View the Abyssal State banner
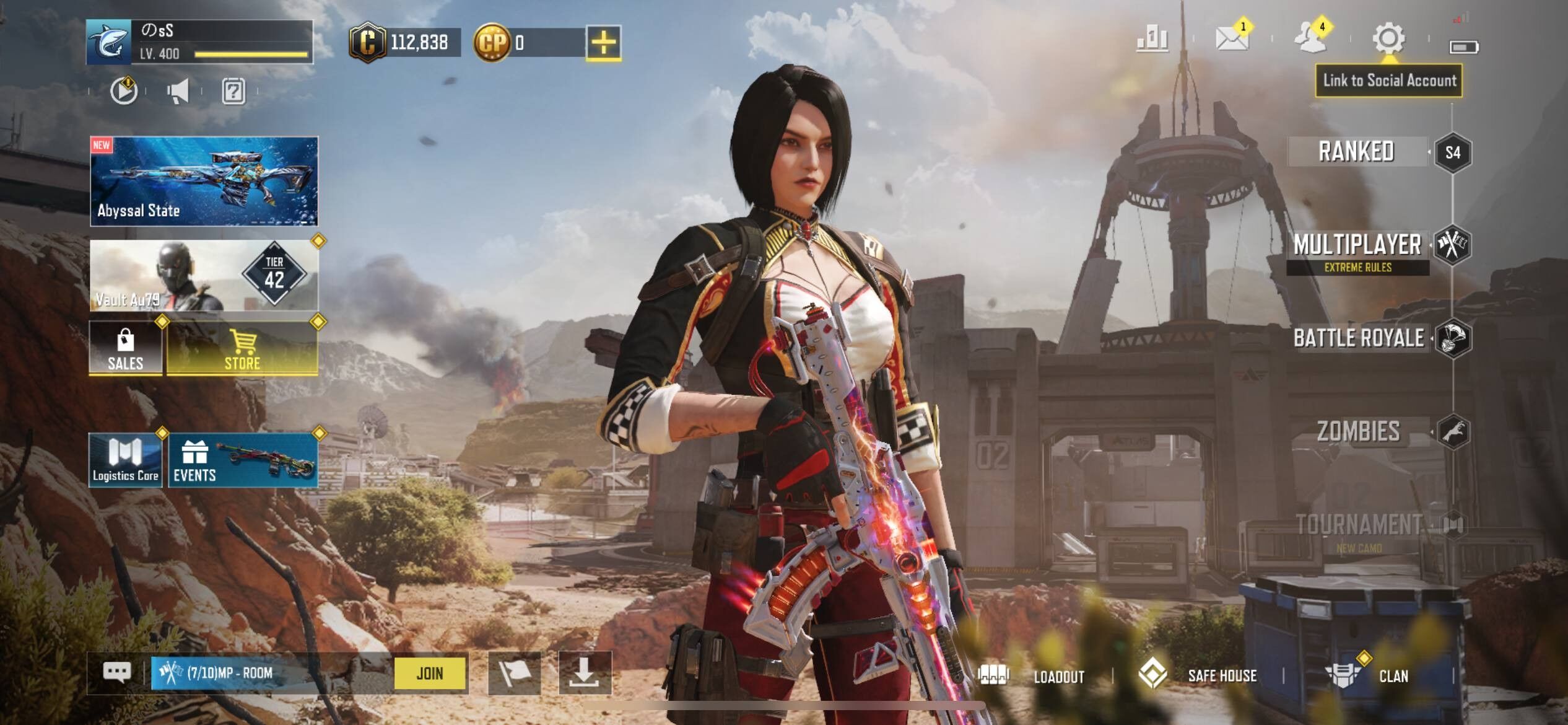Screen dimensions: 1568x725 [204, 181]
